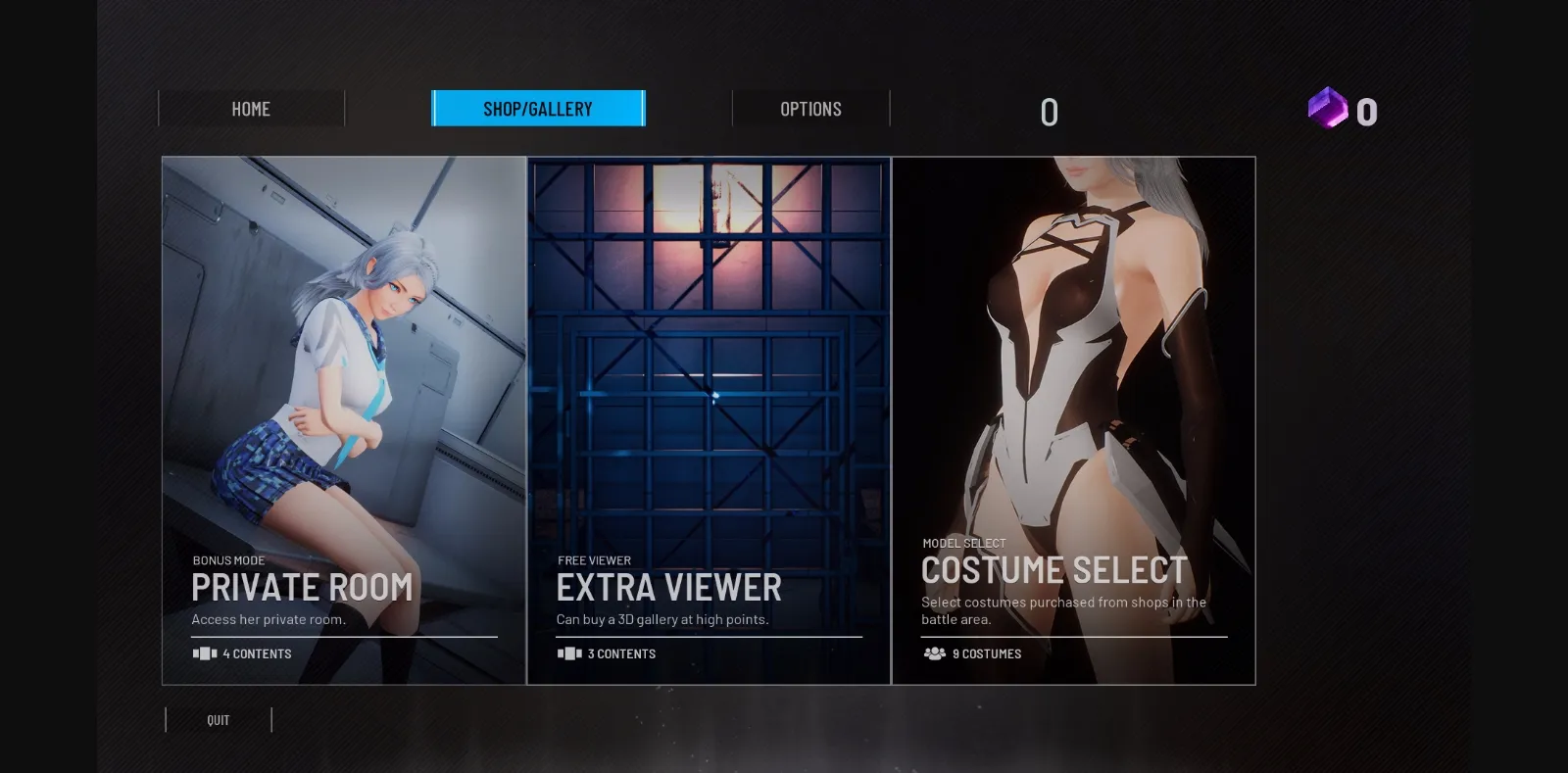Open the Options tab
Image resolution: width=1568 pixels, height=773 pixels.
click(x=810, y=109)
